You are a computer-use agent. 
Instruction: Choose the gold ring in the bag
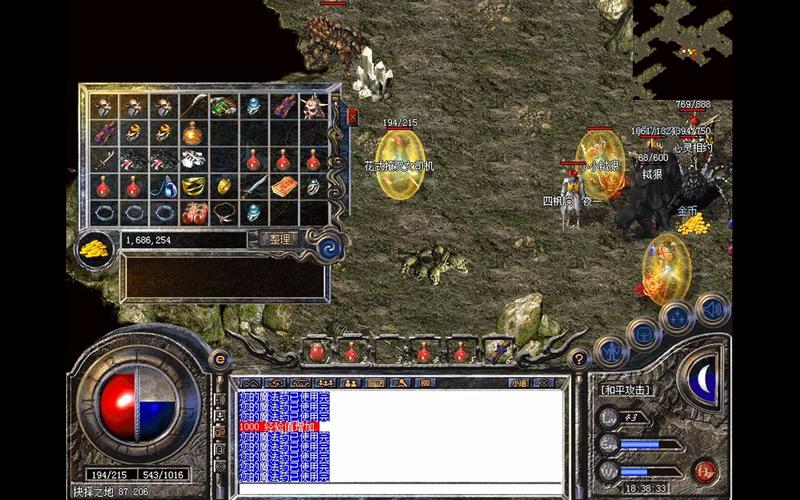click(224, 186)
